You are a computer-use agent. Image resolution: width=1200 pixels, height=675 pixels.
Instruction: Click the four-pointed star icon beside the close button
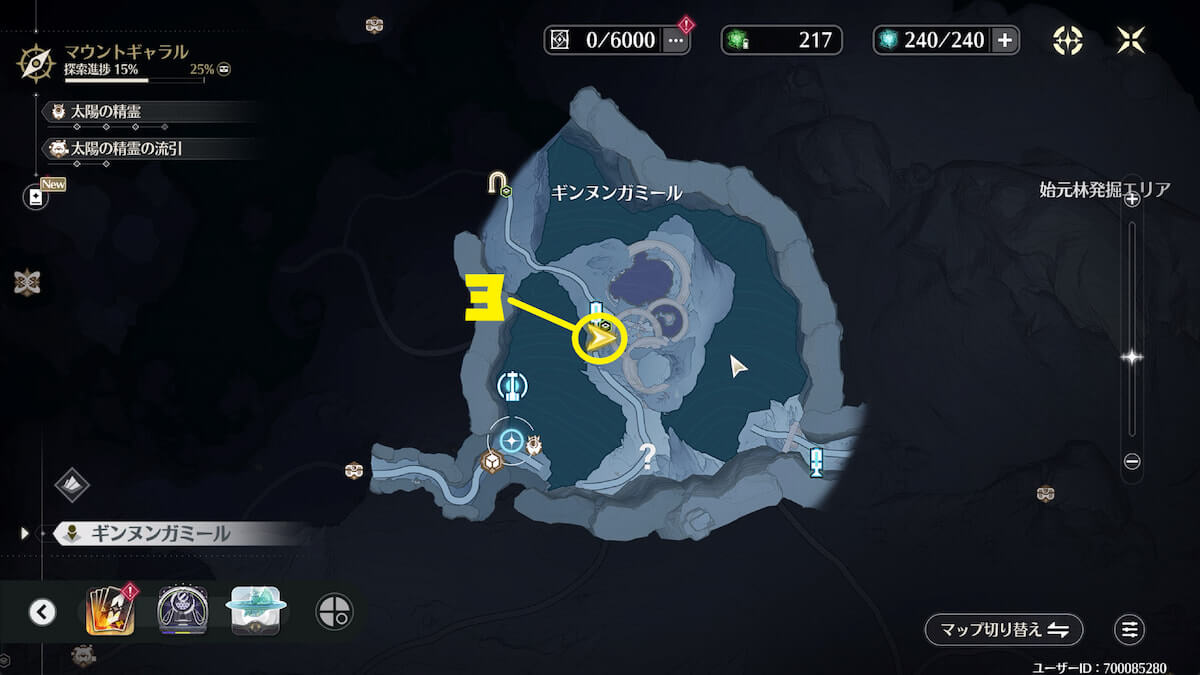[1068, 40]
